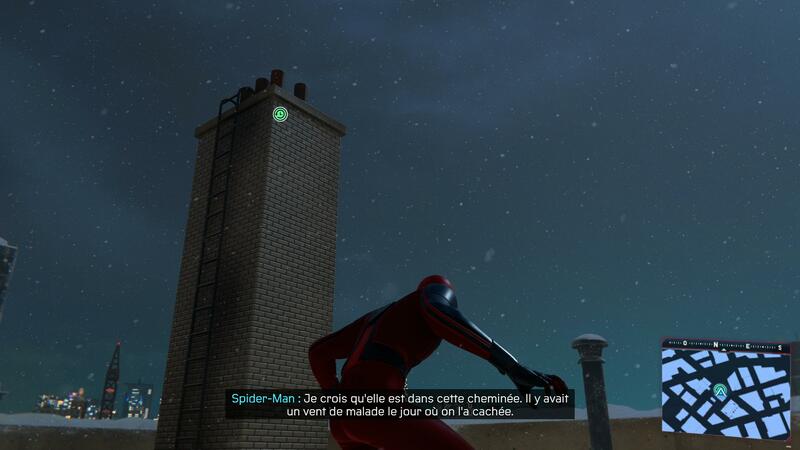Click the green player marker on the minimap
The height and width of the screenshot is (450, 800).
(720, 391)
